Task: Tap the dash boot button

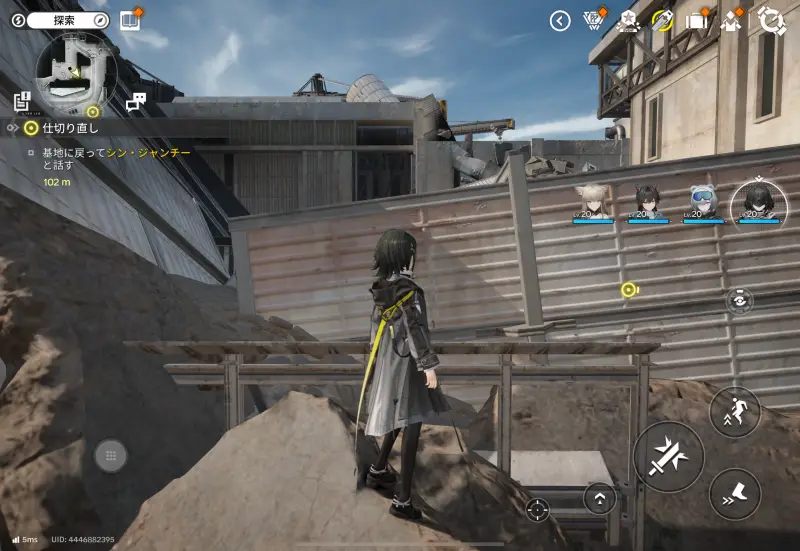Action: pos(735,493)
